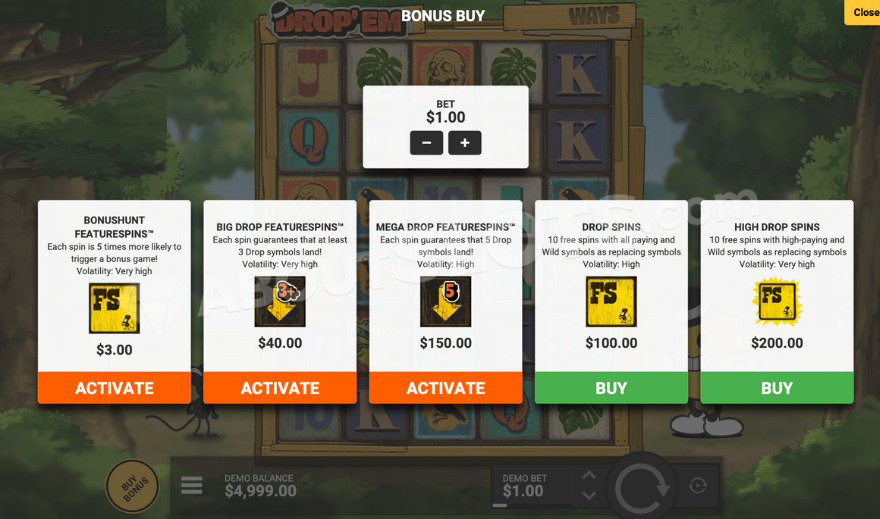880x519 pixels.
Task: Buy High Drop Spins for $200.00
Action: pyautogui.click(x=777, y=388)
